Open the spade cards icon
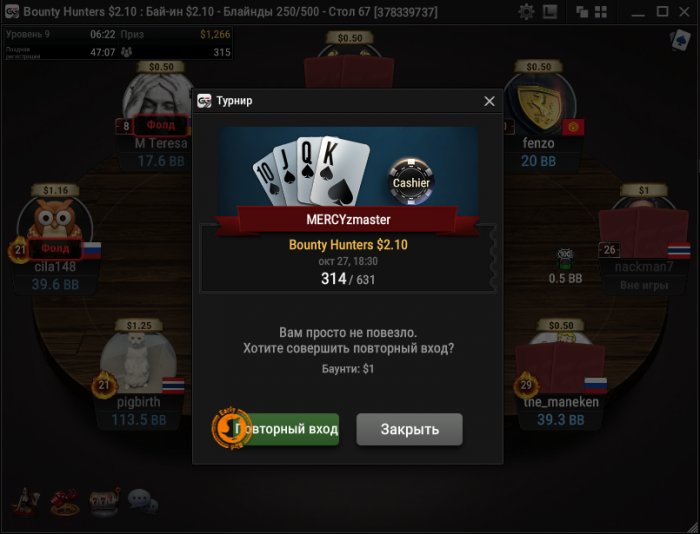 (680, 40)
